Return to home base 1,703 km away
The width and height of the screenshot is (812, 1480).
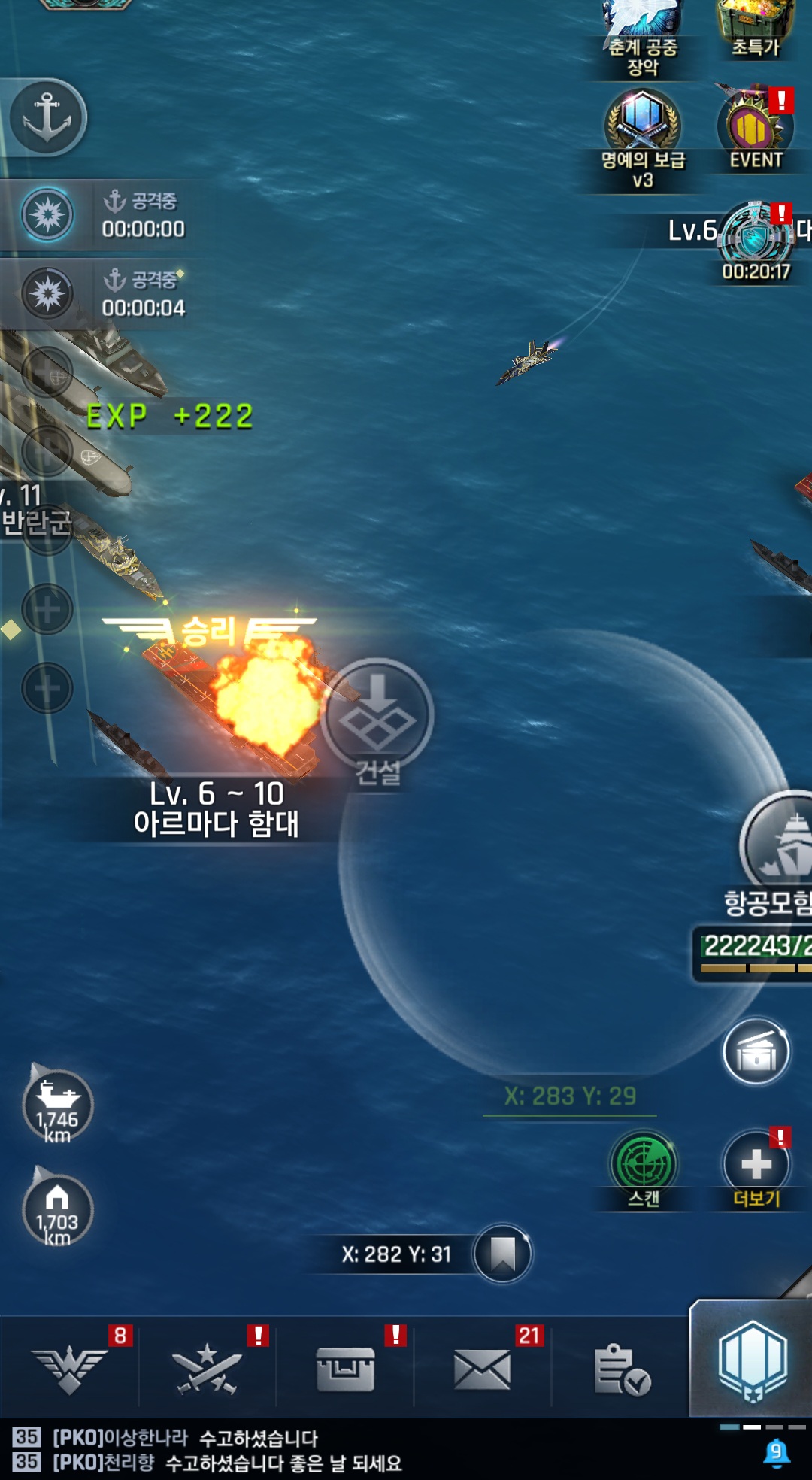click(x=58, y=1209)
